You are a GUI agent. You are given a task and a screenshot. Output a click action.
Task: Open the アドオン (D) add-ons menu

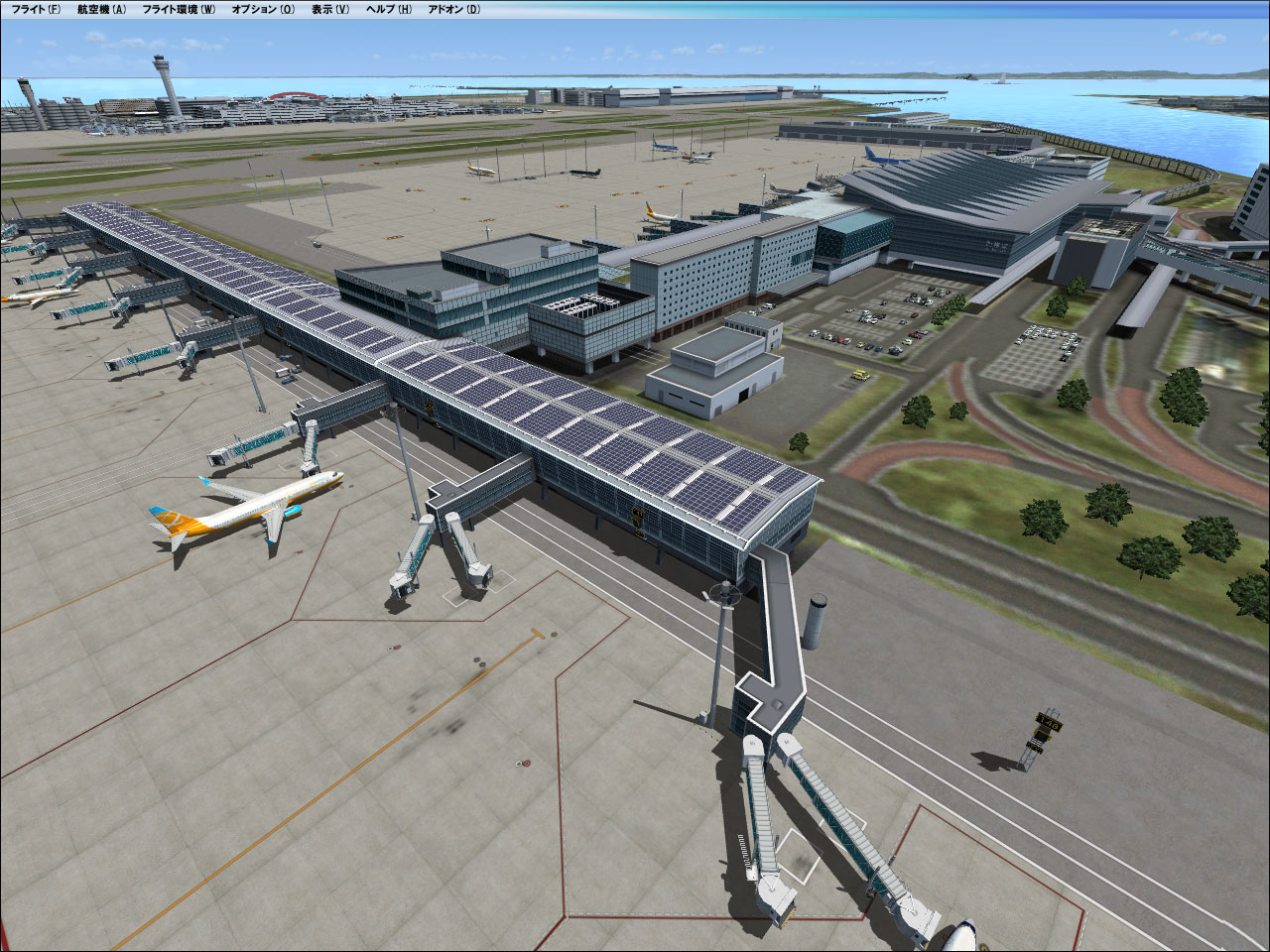pyautogui.click(x=454, y=9)
